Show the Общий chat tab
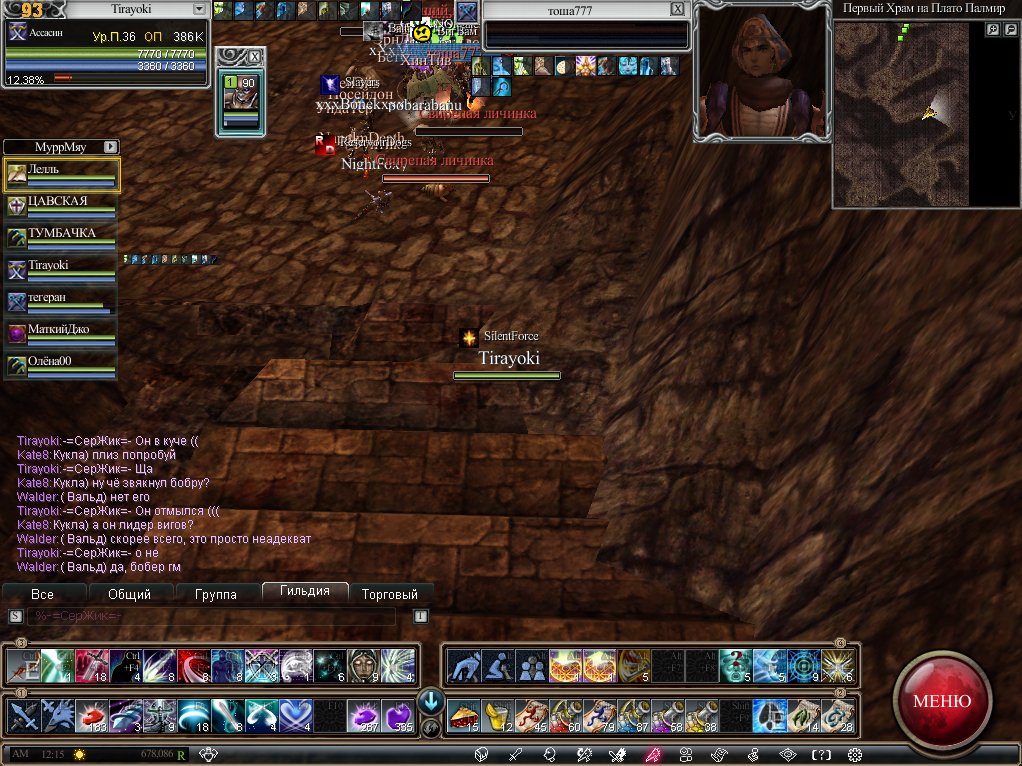 coord(129,594)
